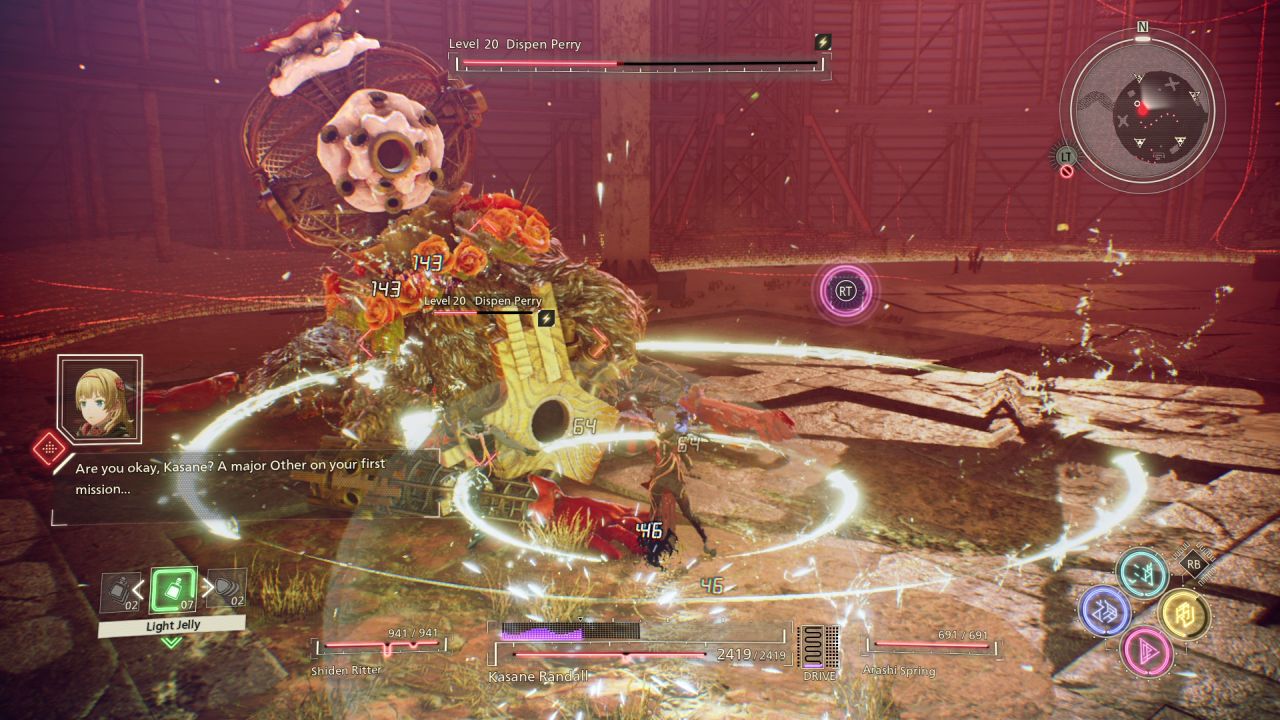Screen dimensions: 1280x720
Task: Cycle to the next item with the right arrow
Action: [x=207, y=588]
